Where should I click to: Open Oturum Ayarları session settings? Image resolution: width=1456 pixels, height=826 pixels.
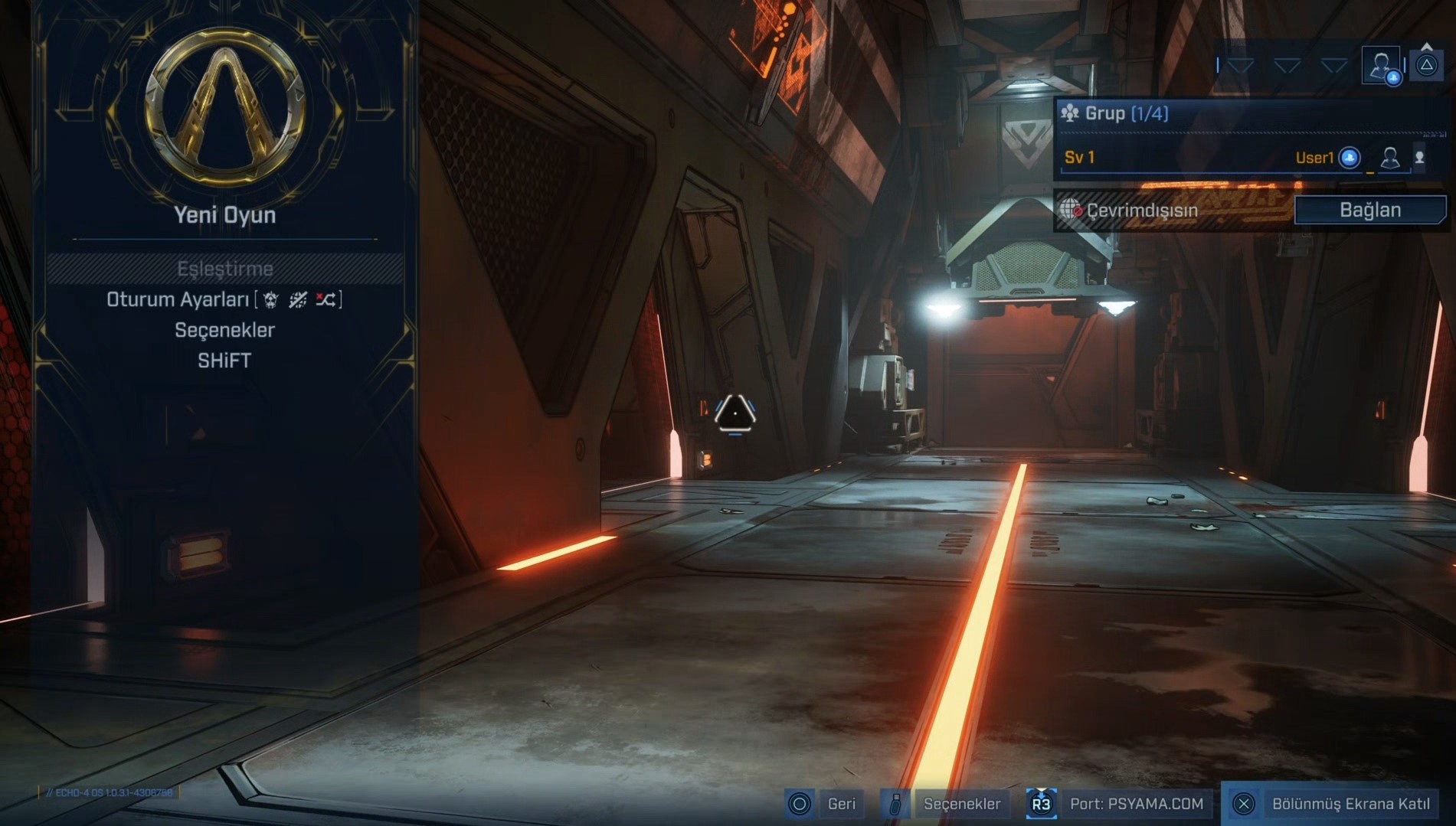coord(224,299)
